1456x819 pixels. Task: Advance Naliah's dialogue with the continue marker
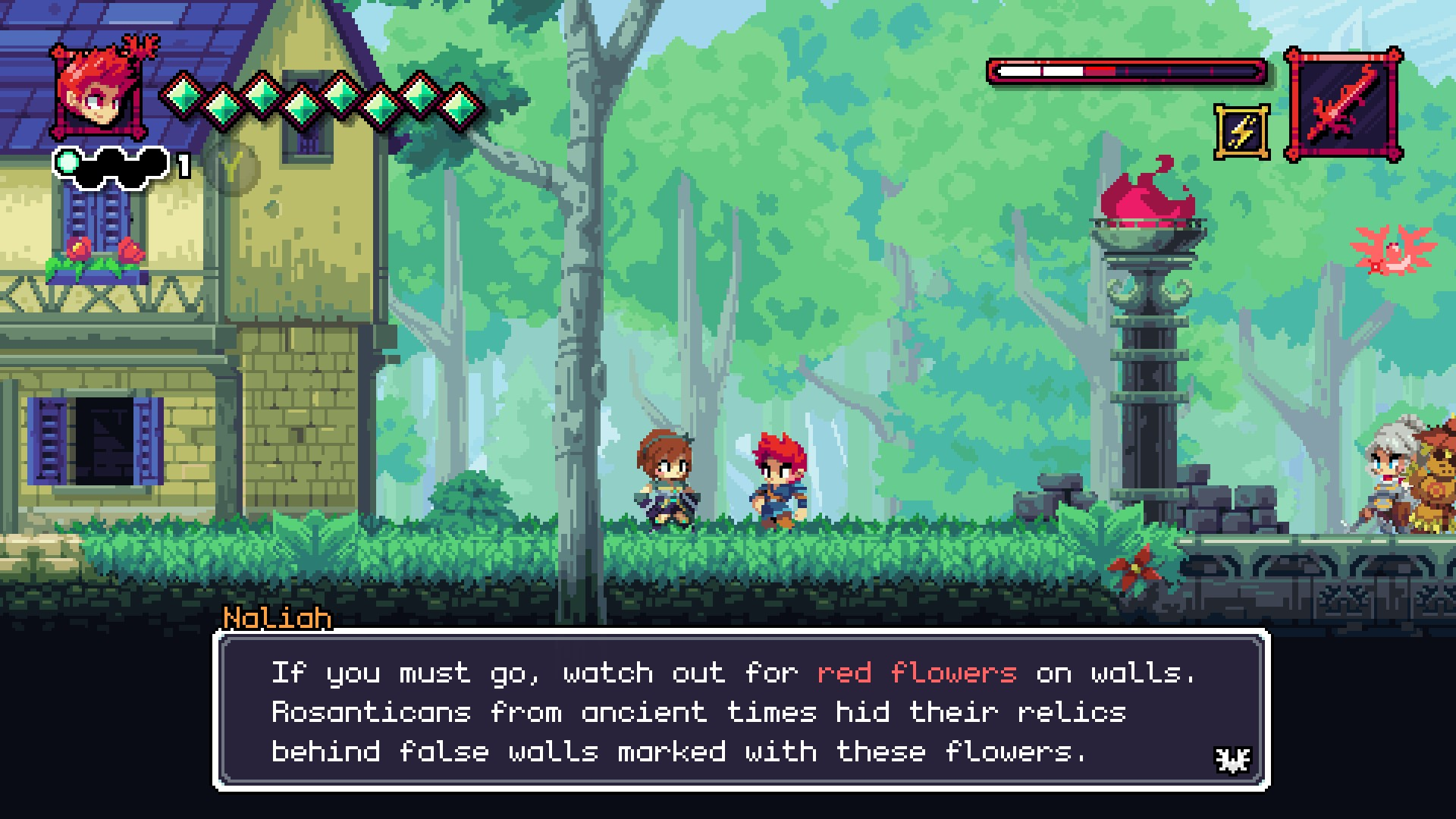(1232, 759)
